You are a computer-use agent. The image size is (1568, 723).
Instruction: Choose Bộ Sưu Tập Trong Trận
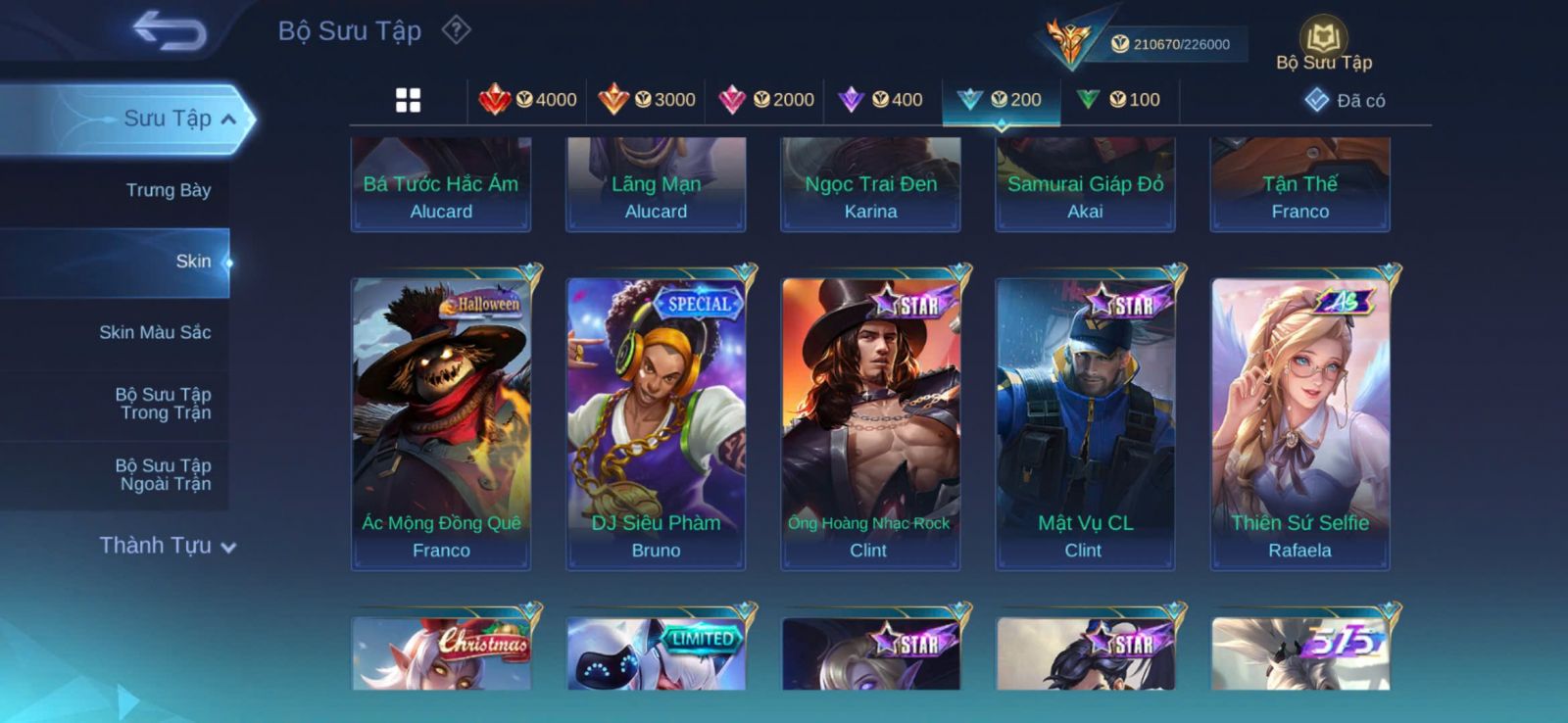[x=164, y=404]
